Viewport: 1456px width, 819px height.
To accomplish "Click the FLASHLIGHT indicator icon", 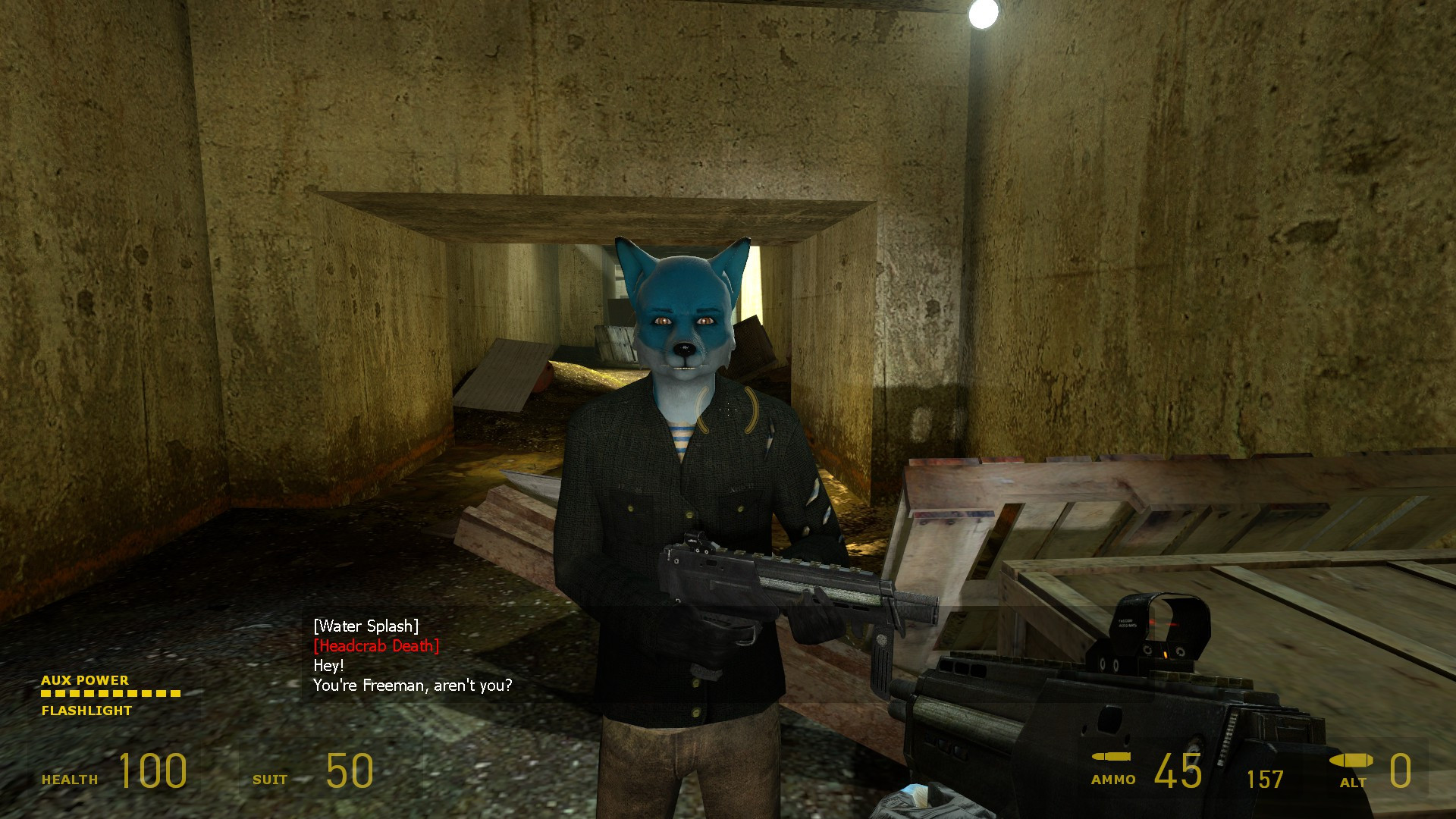I will (85, 711).
